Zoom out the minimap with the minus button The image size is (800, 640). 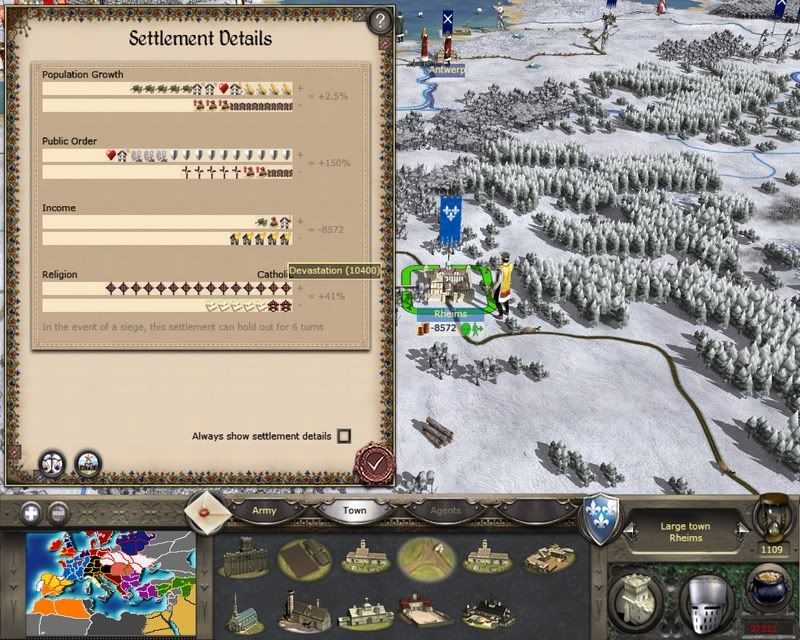pos(58,513)
